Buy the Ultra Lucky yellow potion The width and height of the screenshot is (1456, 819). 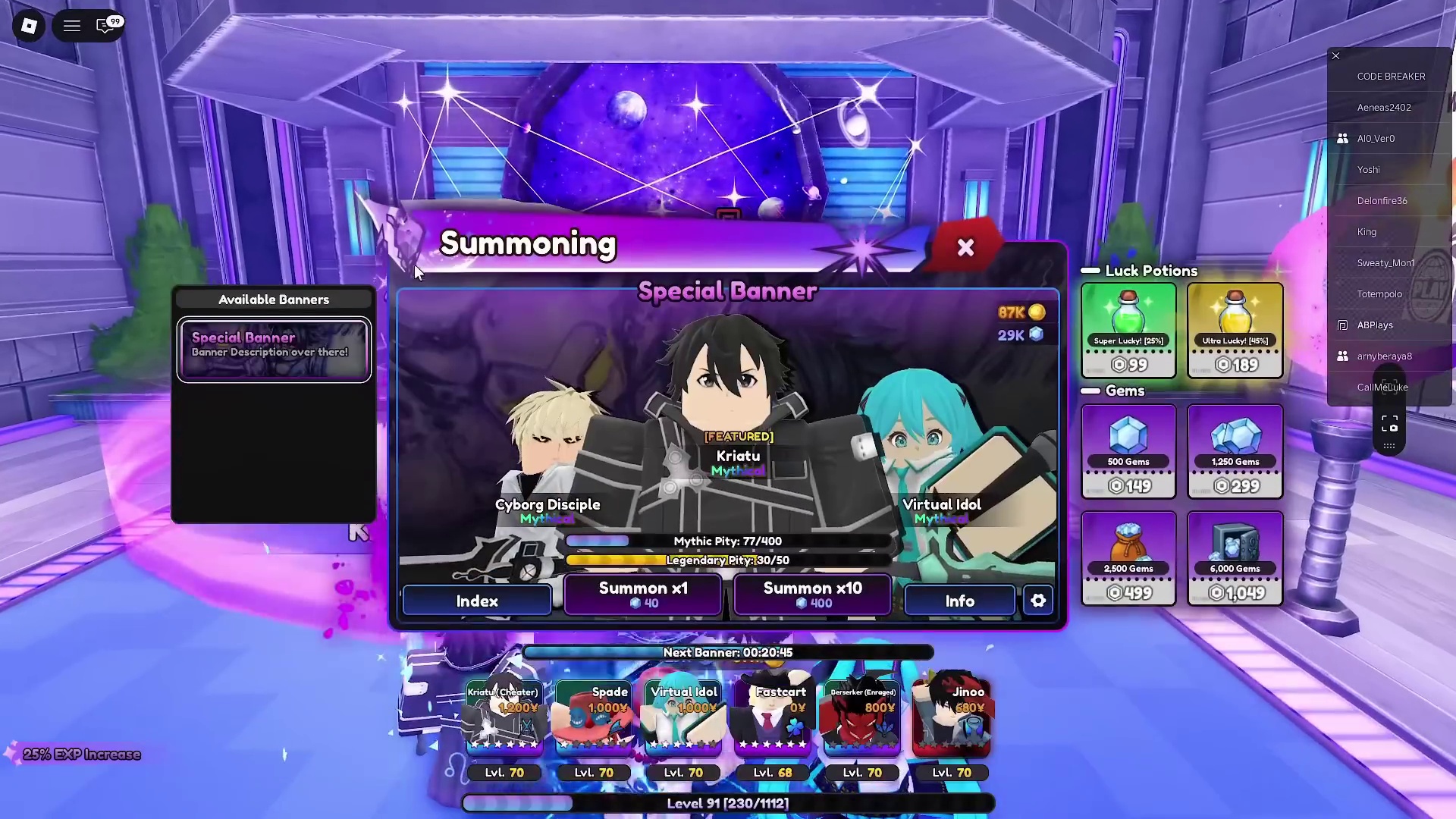pyautogui.click(x=1235, y=331)
